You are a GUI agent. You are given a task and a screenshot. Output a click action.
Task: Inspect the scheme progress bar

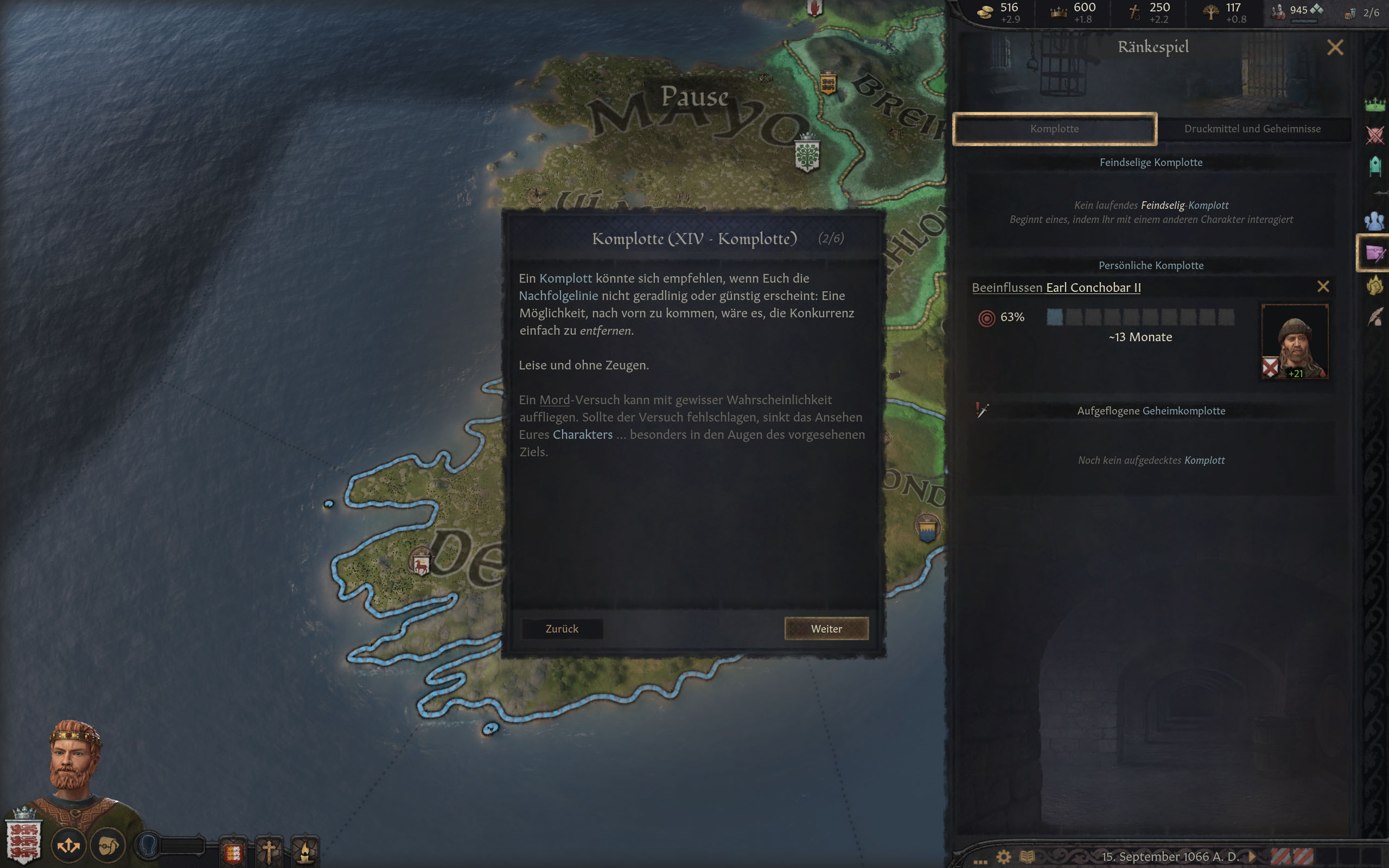pyautogui.click(x=1142, y=317)
